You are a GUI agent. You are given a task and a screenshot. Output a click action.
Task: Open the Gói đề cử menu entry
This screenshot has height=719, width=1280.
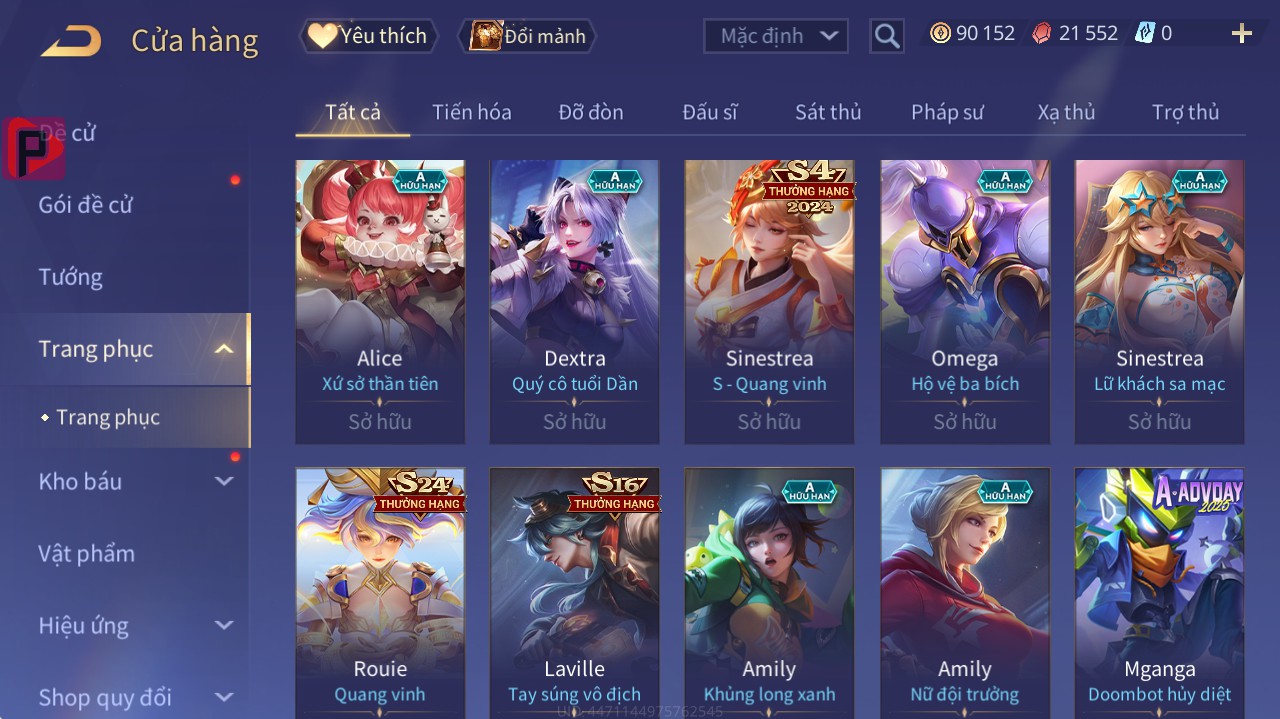(x=86, y=205)
